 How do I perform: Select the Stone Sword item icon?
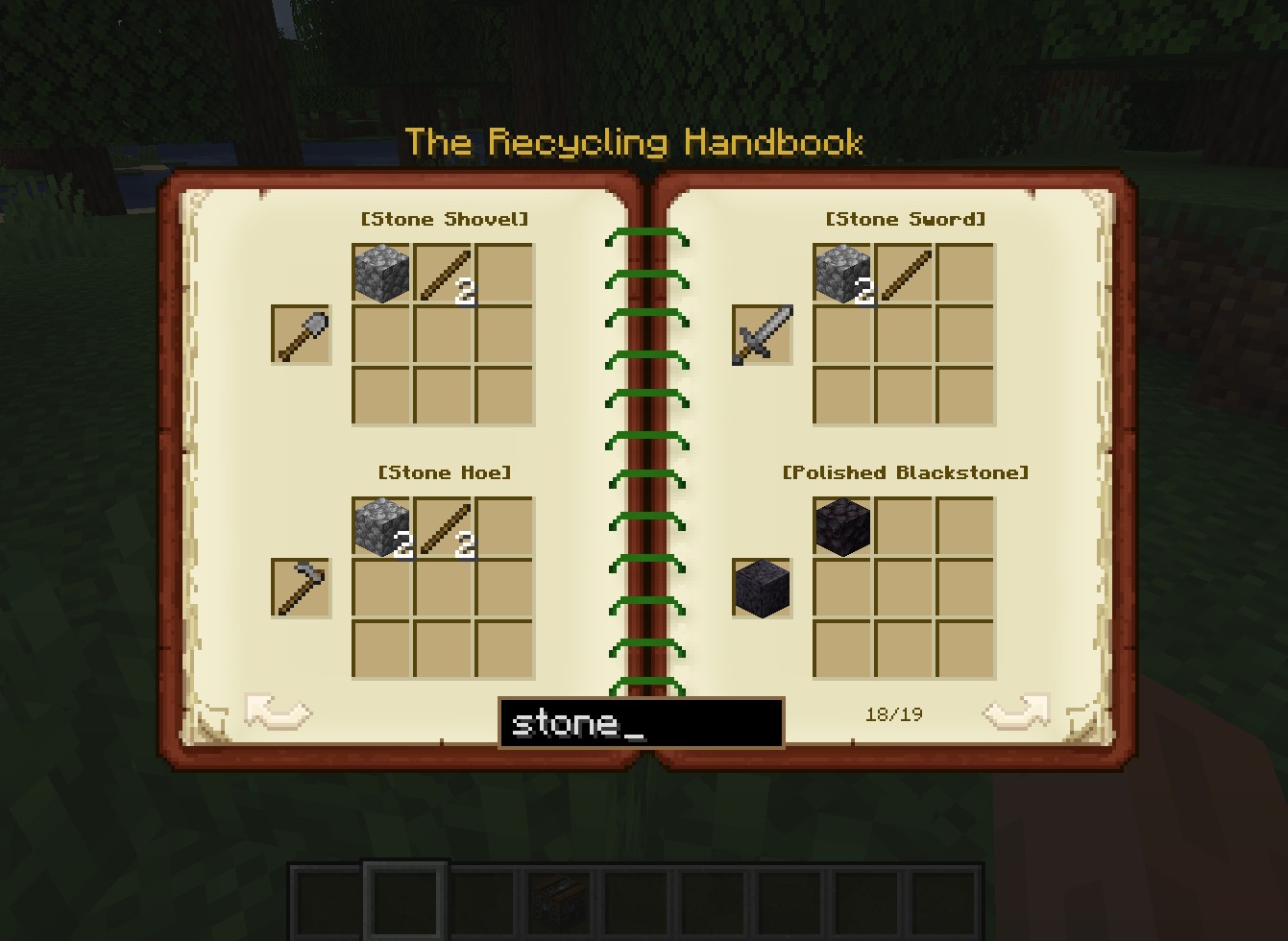763,335
